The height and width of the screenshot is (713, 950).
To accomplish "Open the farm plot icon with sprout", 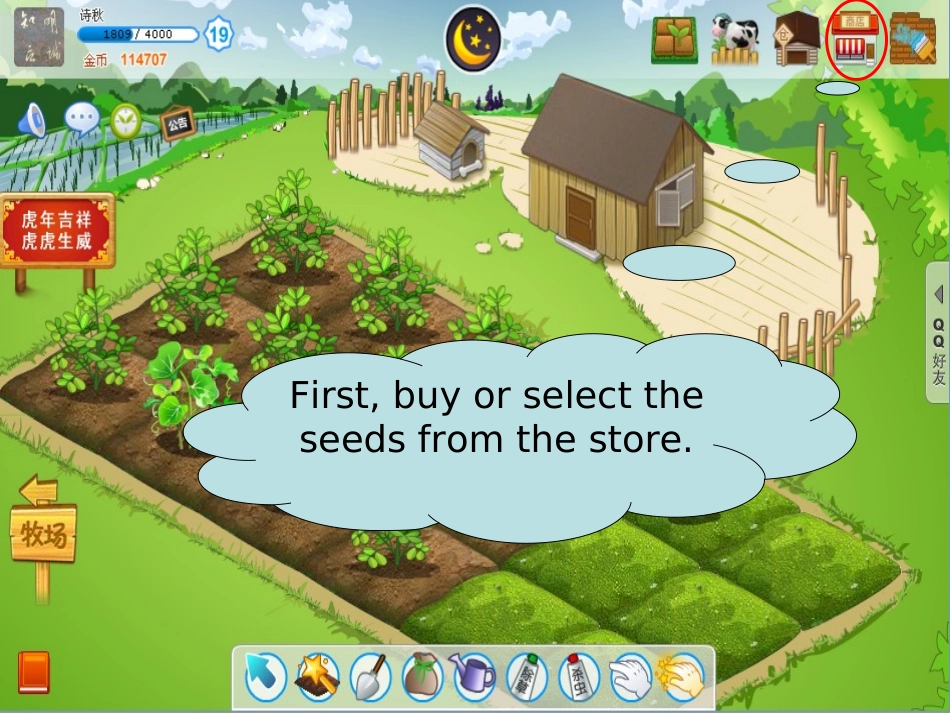I will tap(674, 40).
